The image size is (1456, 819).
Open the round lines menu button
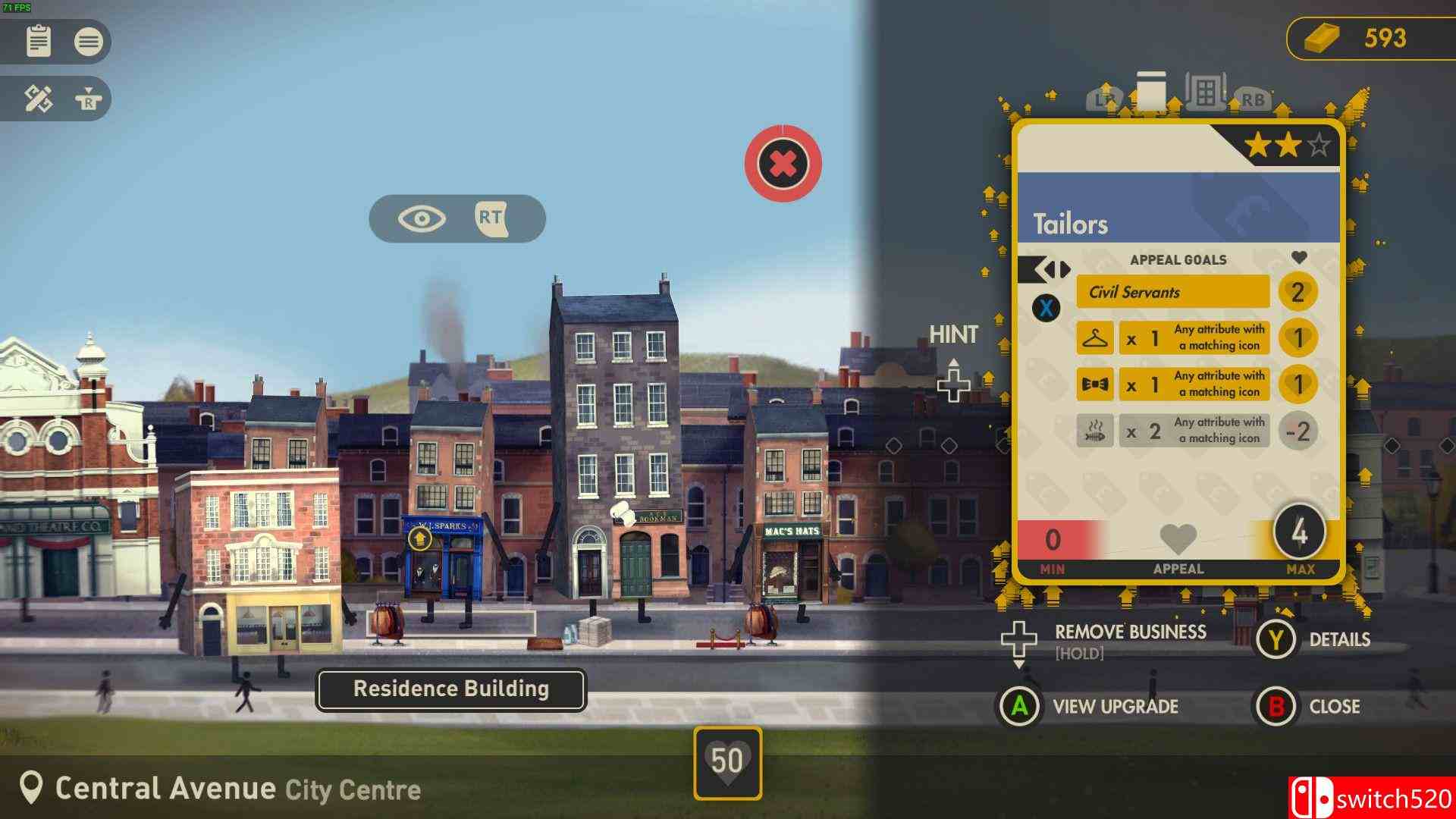pyautogui.click(x=88, y=41)
